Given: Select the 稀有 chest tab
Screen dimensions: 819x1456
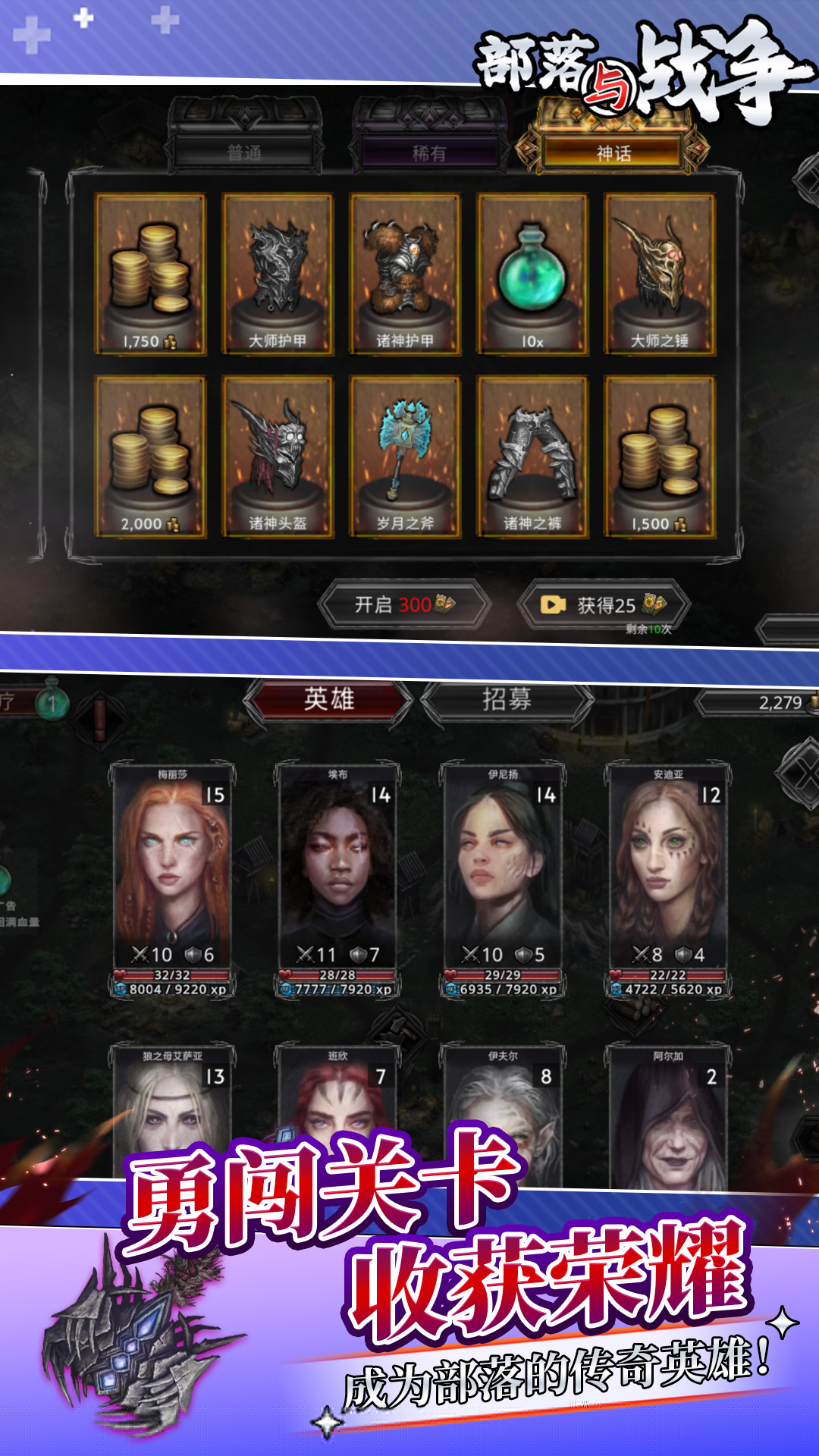Looking at the screenshot, I should tap(428, 152).
